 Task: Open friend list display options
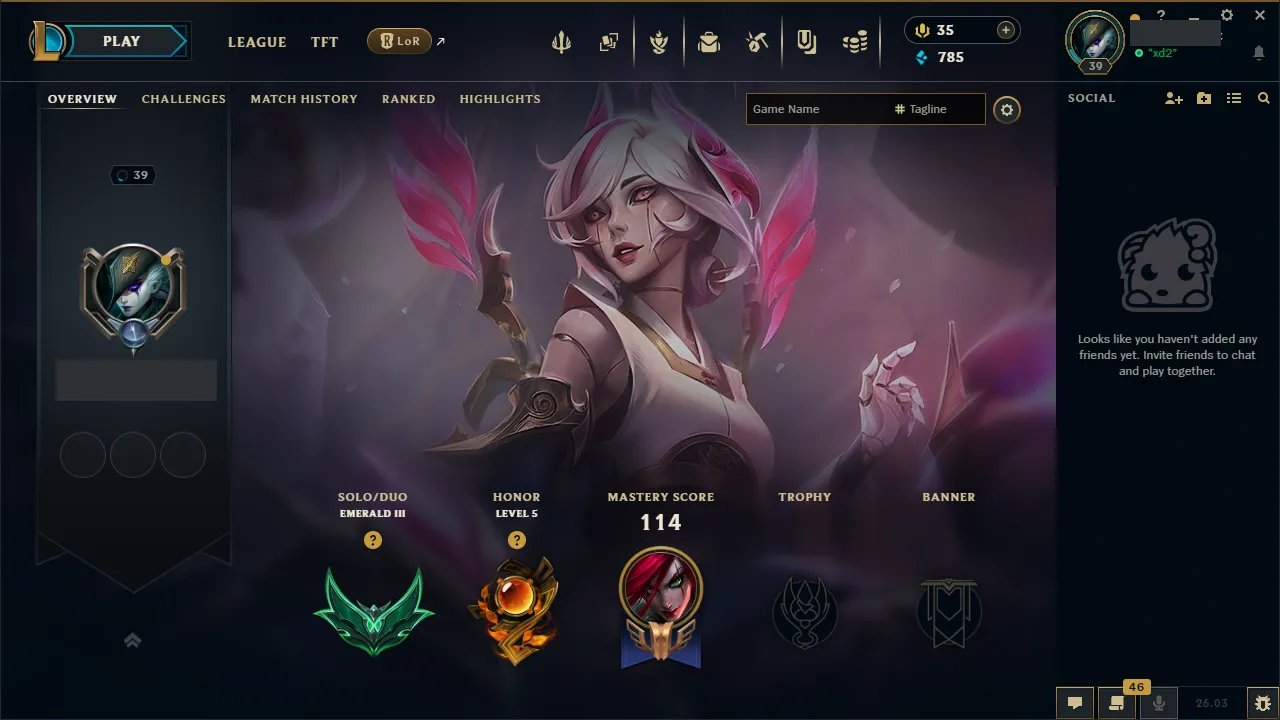pos(1234,98)
